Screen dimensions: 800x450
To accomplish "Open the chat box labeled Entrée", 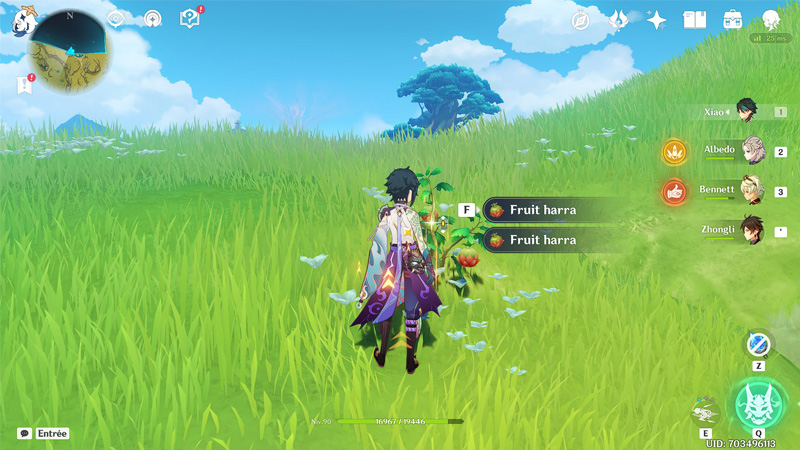I will click(43, 433).
